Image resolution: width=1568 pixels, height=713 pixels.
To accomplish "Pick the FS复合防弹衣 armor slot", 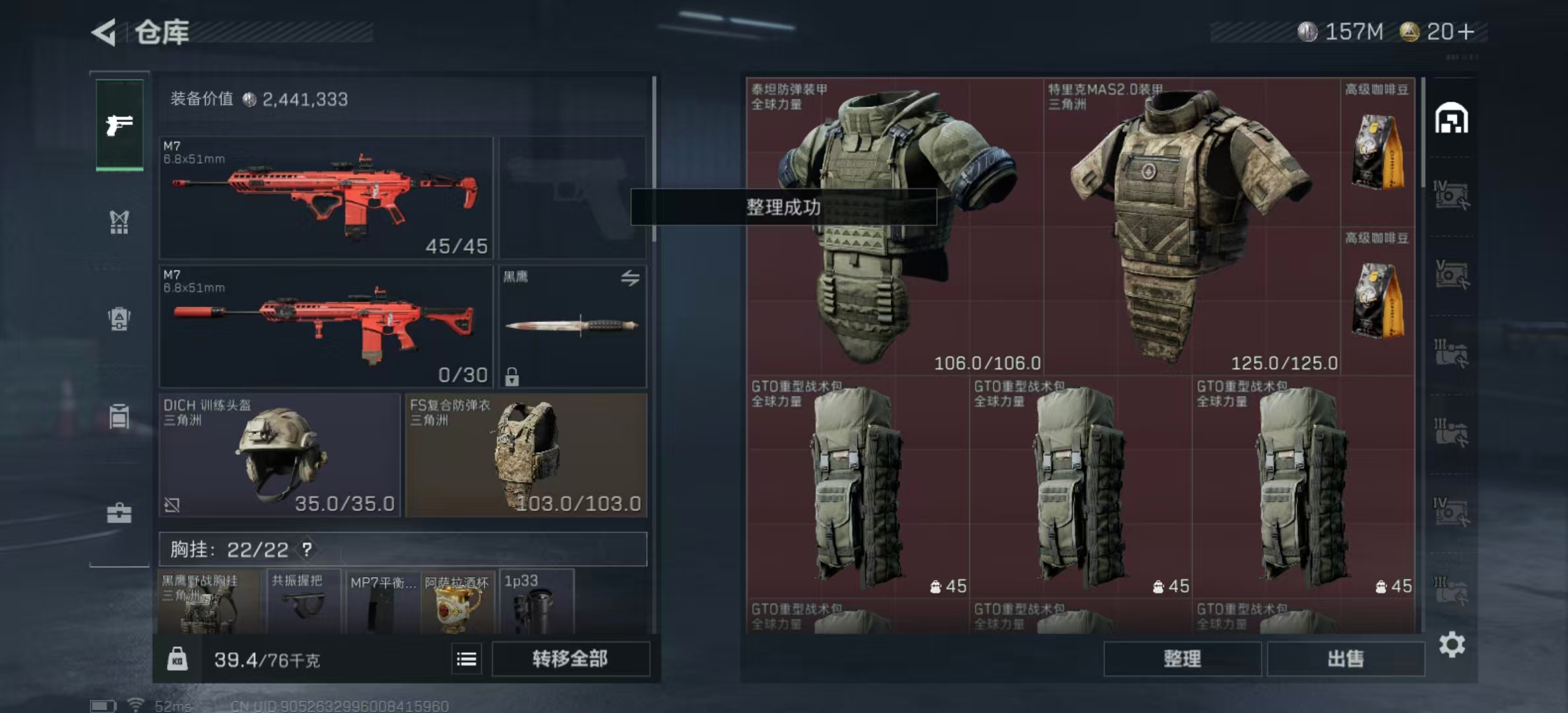I will (x=526, y=456).
